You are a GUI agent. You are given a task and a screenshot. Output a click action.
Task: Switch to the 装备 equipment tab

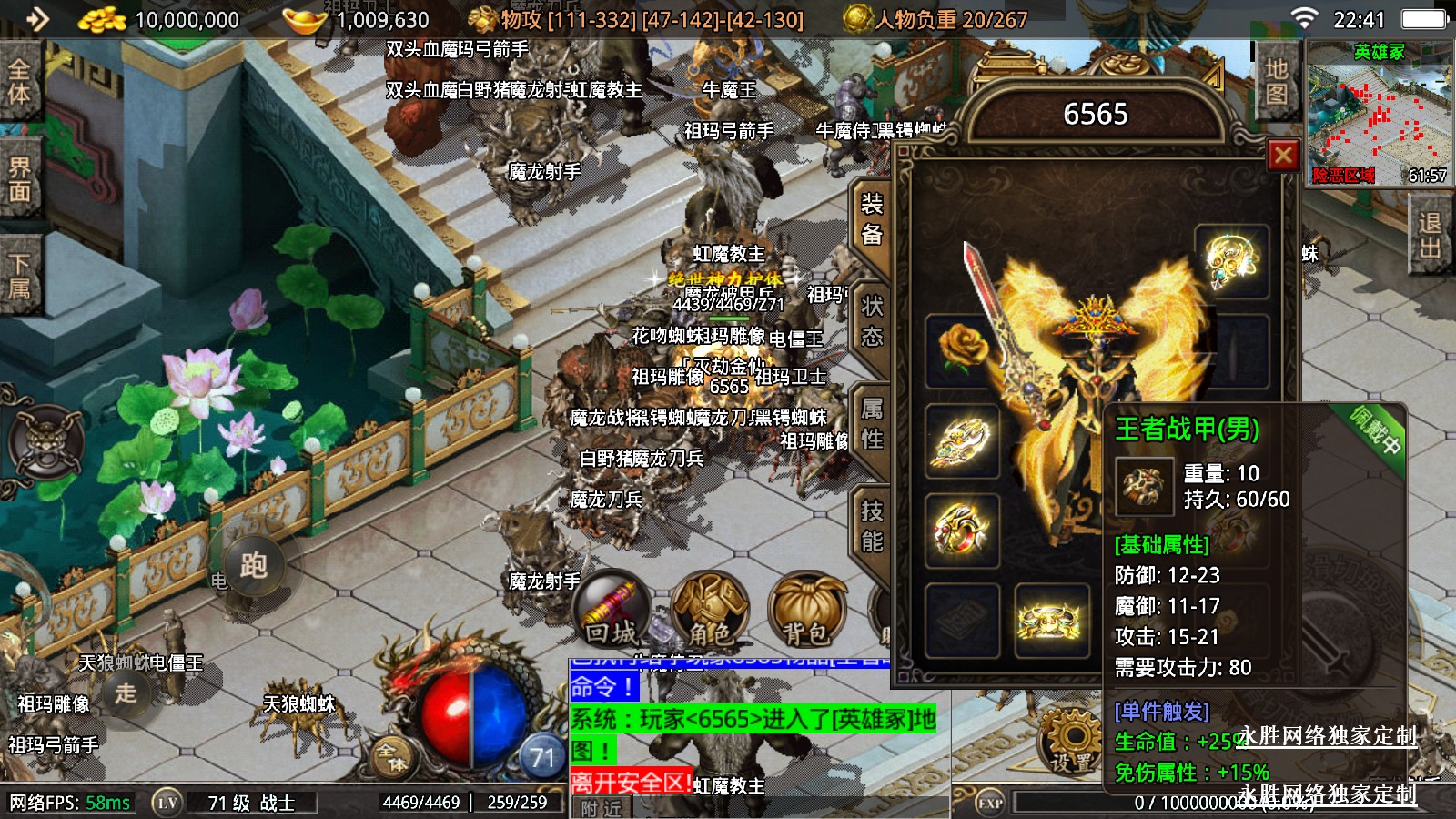[871, 219]
